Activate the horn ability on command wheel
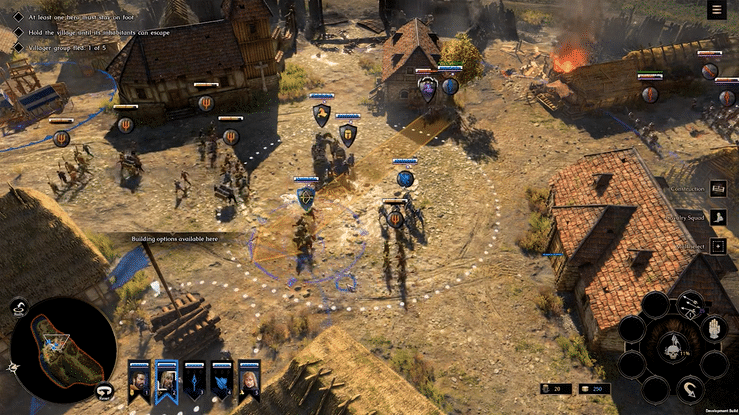 691,387
